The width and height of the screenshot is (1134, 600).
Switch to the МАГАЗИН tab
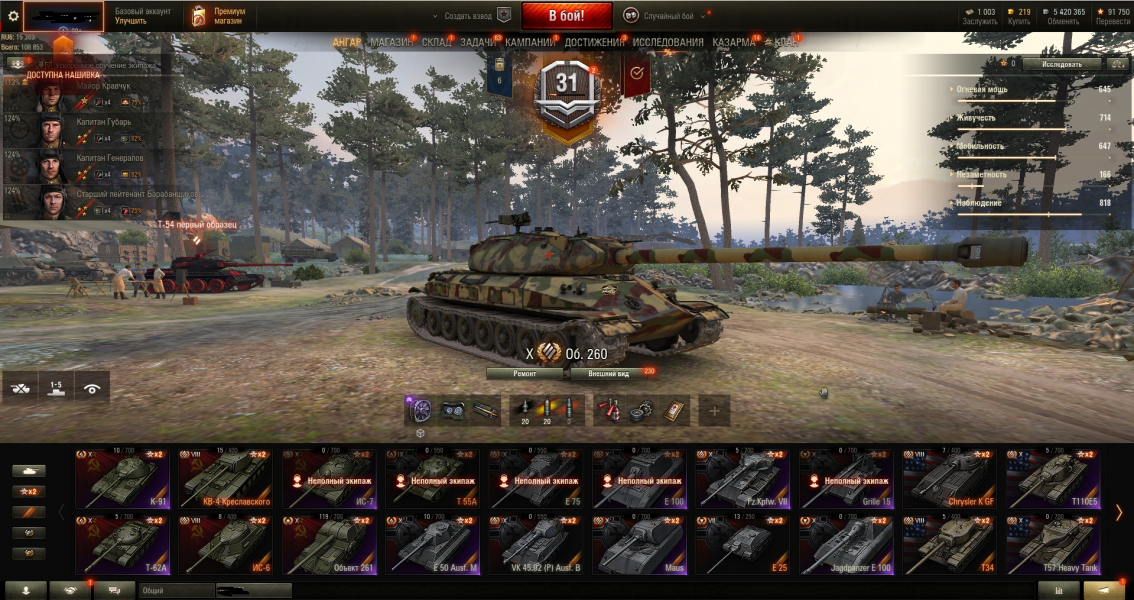(391, 43)
